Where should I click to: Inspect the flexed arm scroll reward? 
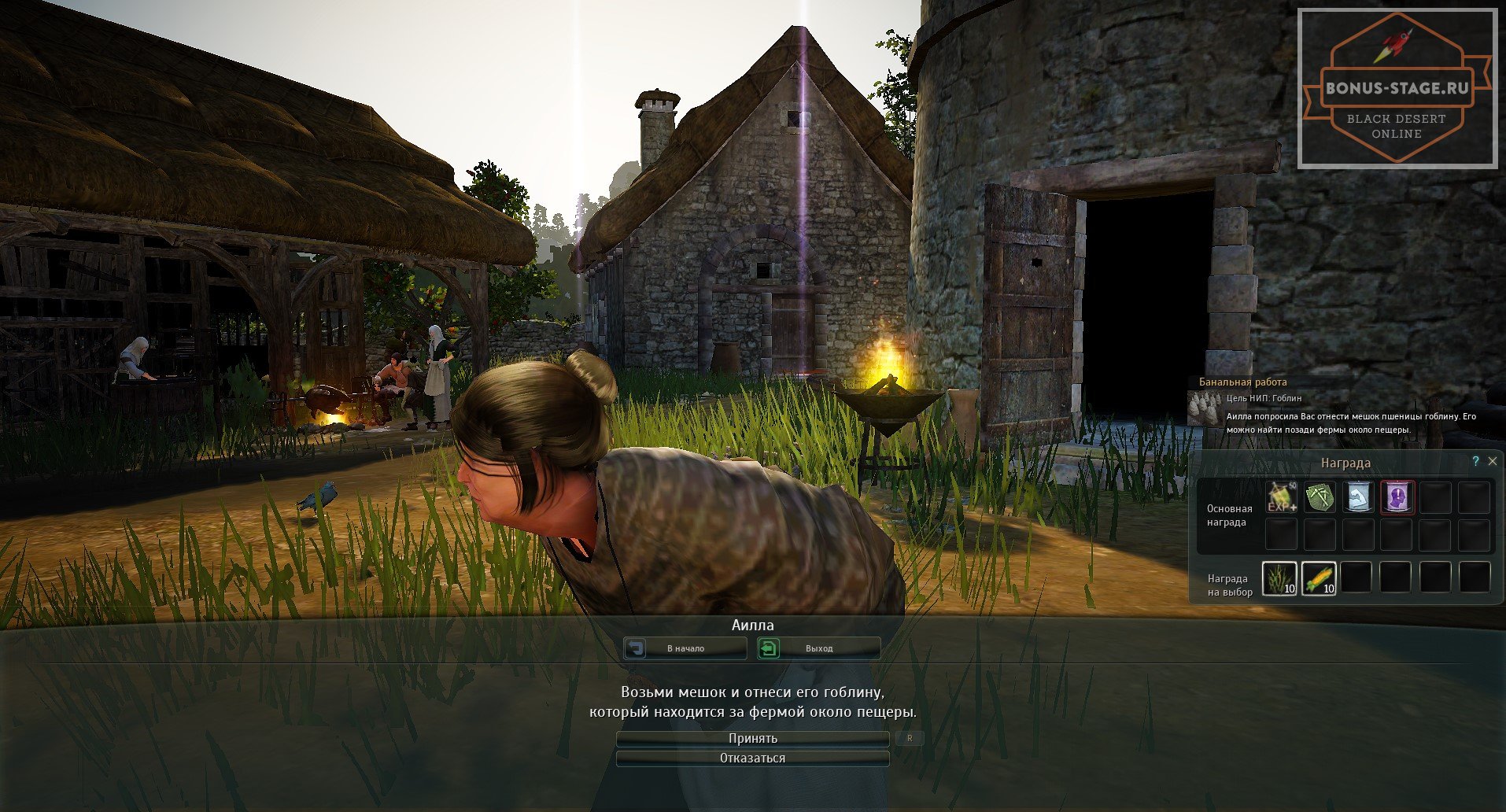pyautogui.click(x=1358, y=497)
